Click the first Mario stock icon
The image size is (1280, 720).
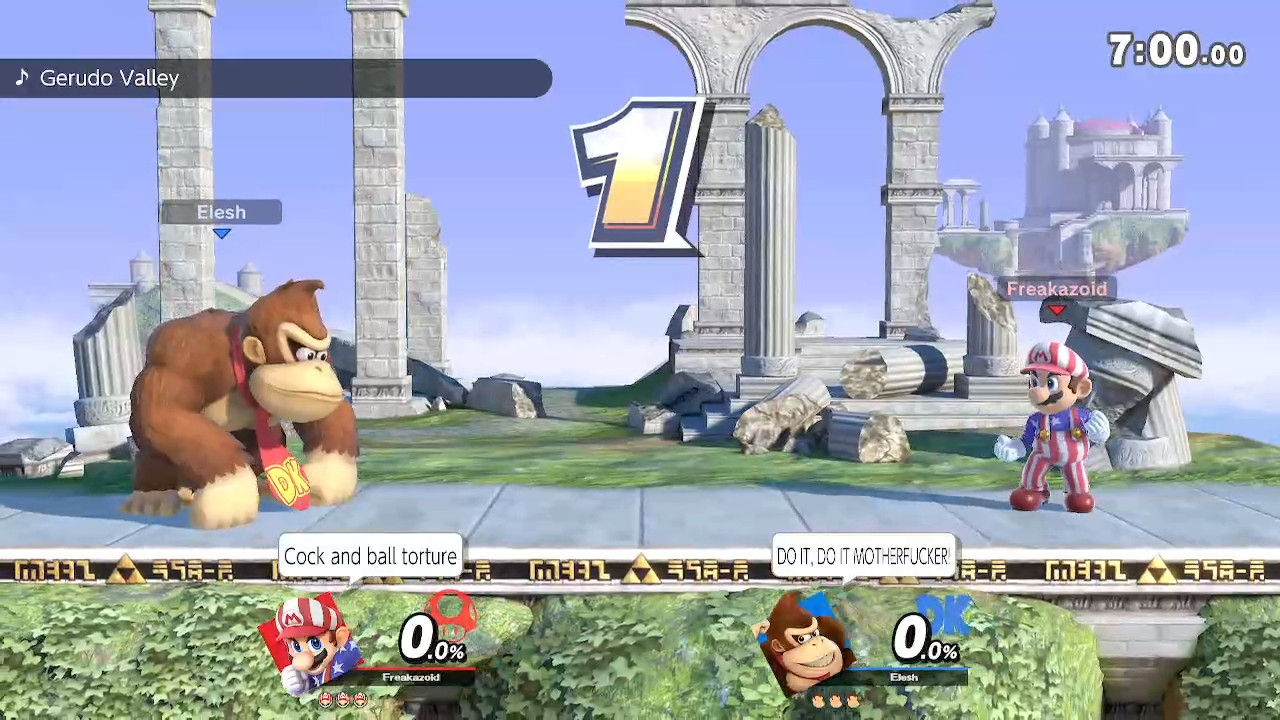pyautogui.click(x=326, y=699)
